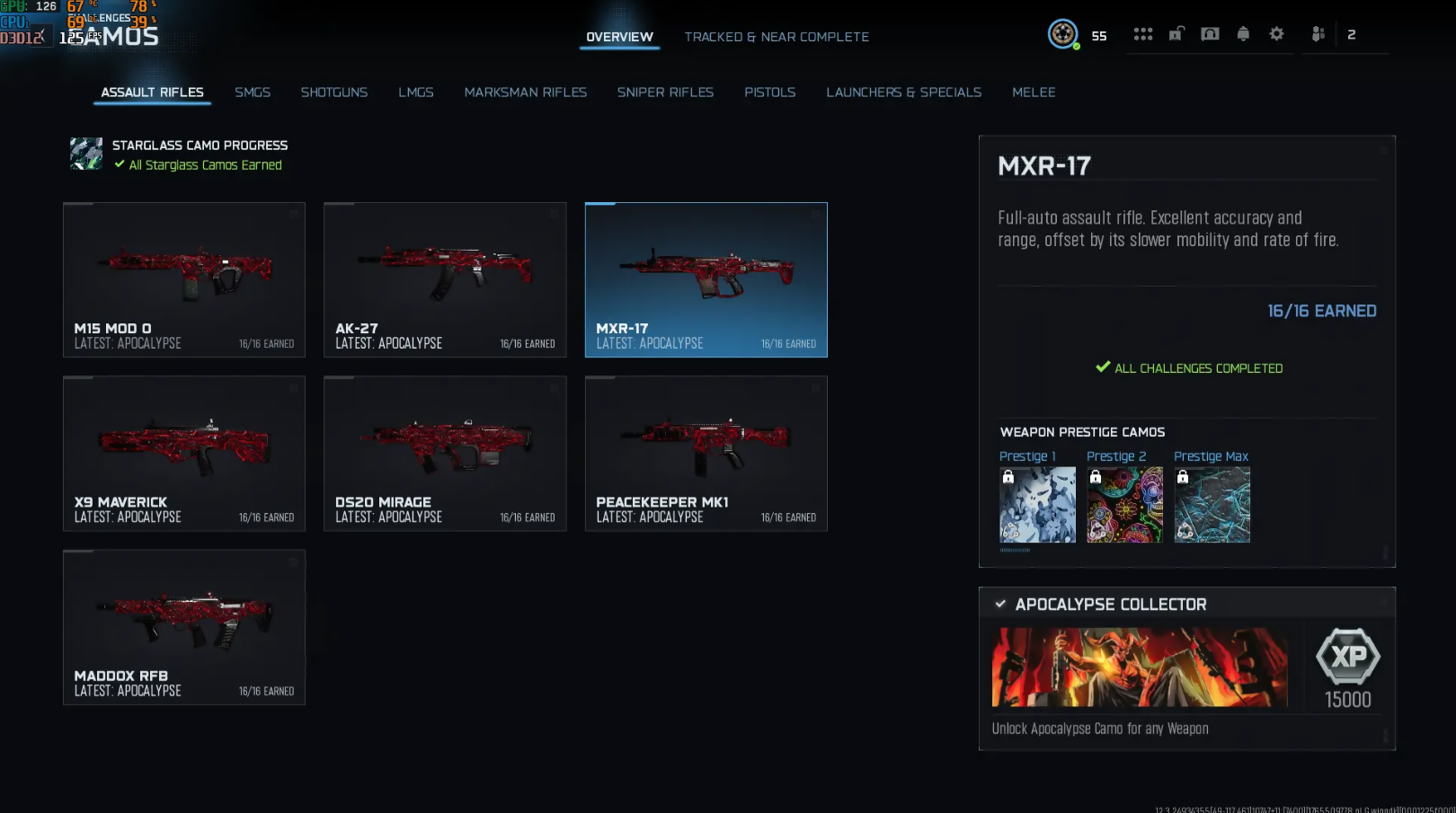Select the Peacekeeper MK1 tile

point(706,454)
